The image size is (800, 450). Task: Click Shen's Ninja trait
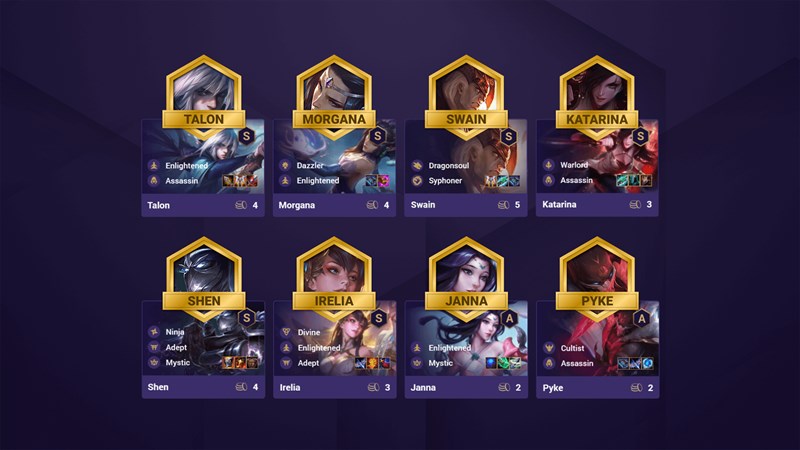(x=175, y=331)
